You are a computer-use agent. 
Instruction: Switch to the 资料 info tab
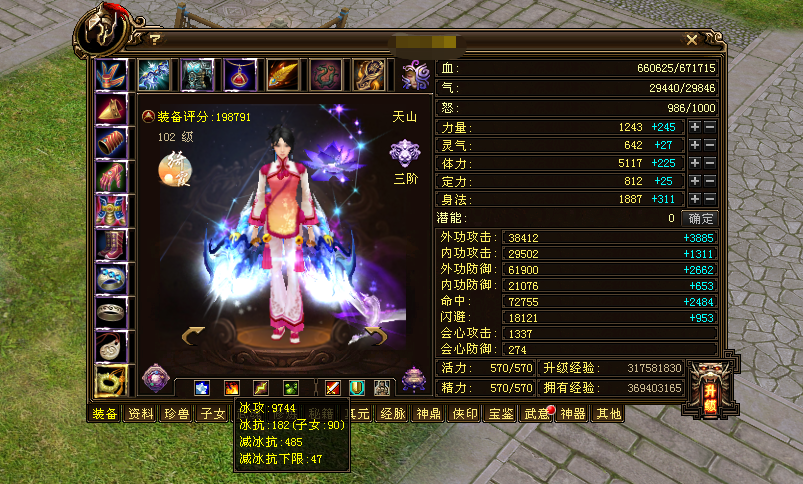(x=141, y=414)
